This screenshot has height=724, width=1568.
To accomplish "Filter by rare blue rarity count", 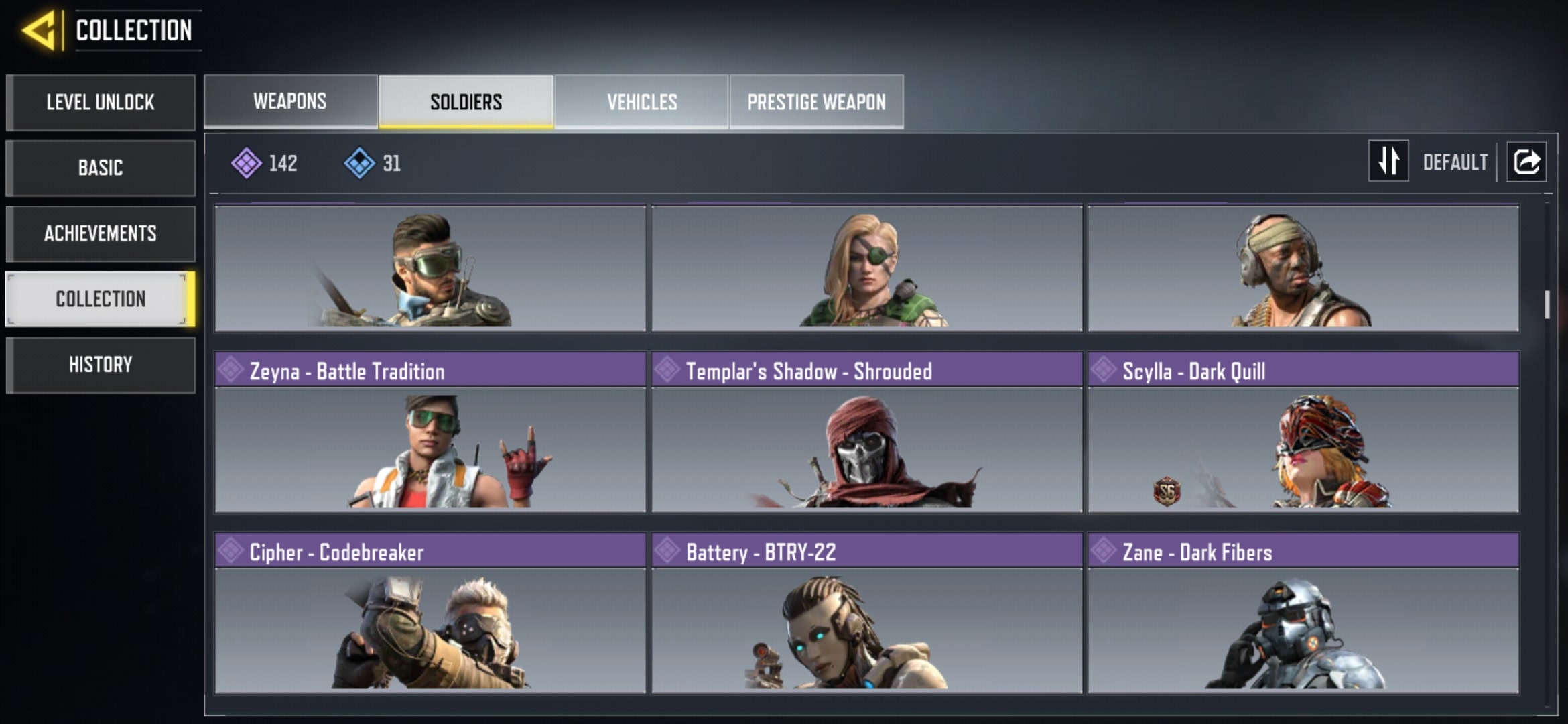I will pyautogui.click(x=373, y=163).
